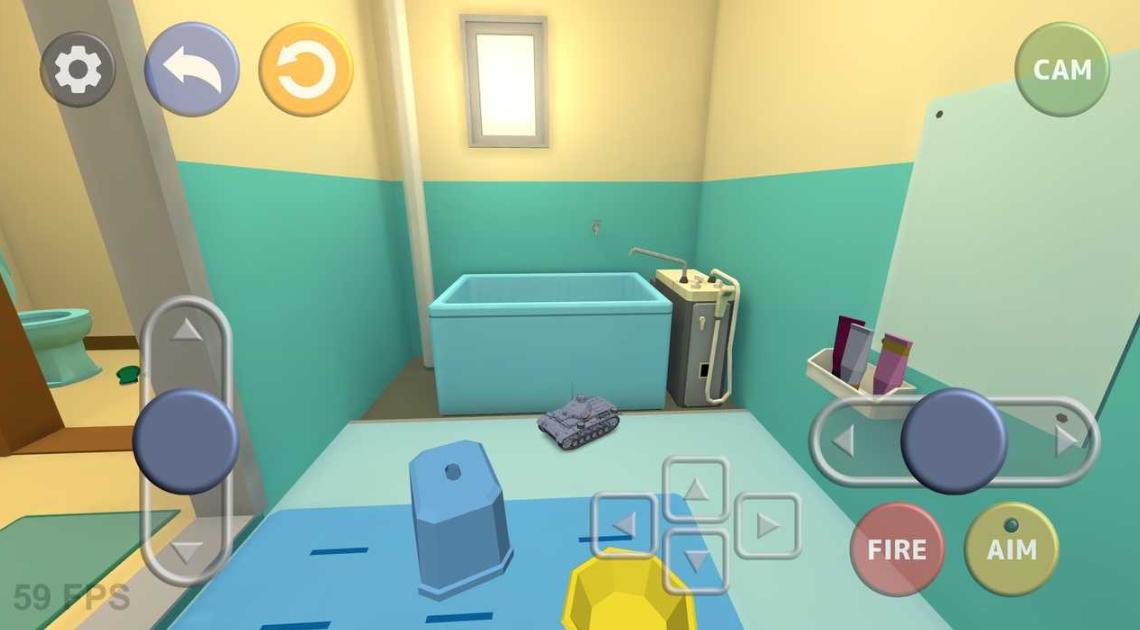This screenshot has height=630, width=1140.
Task: Open the gear settings menu
Action: pos(77,70)
